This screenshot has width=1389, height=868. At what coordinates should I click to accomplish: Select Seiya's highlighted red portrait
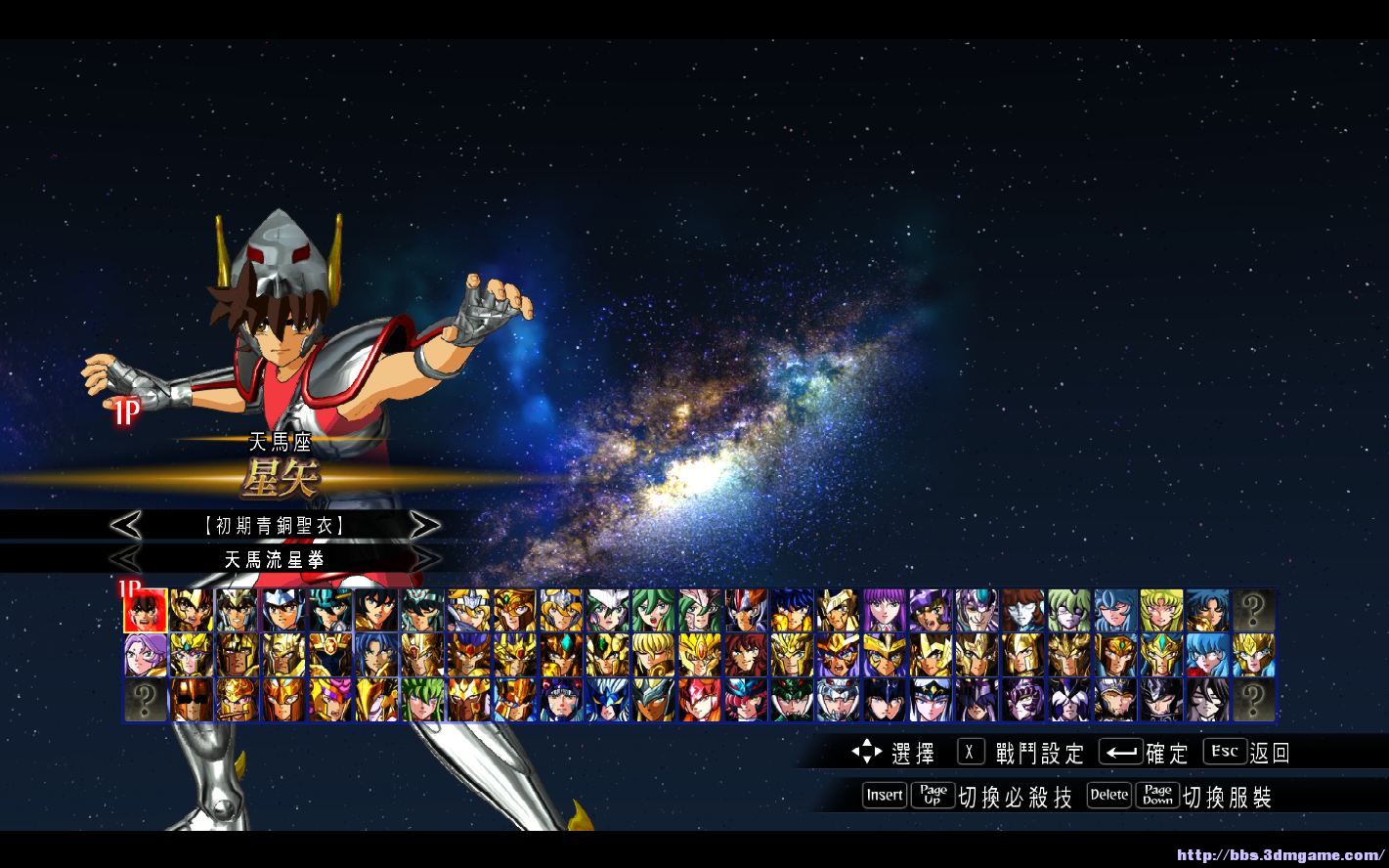[x=145, y=610]
